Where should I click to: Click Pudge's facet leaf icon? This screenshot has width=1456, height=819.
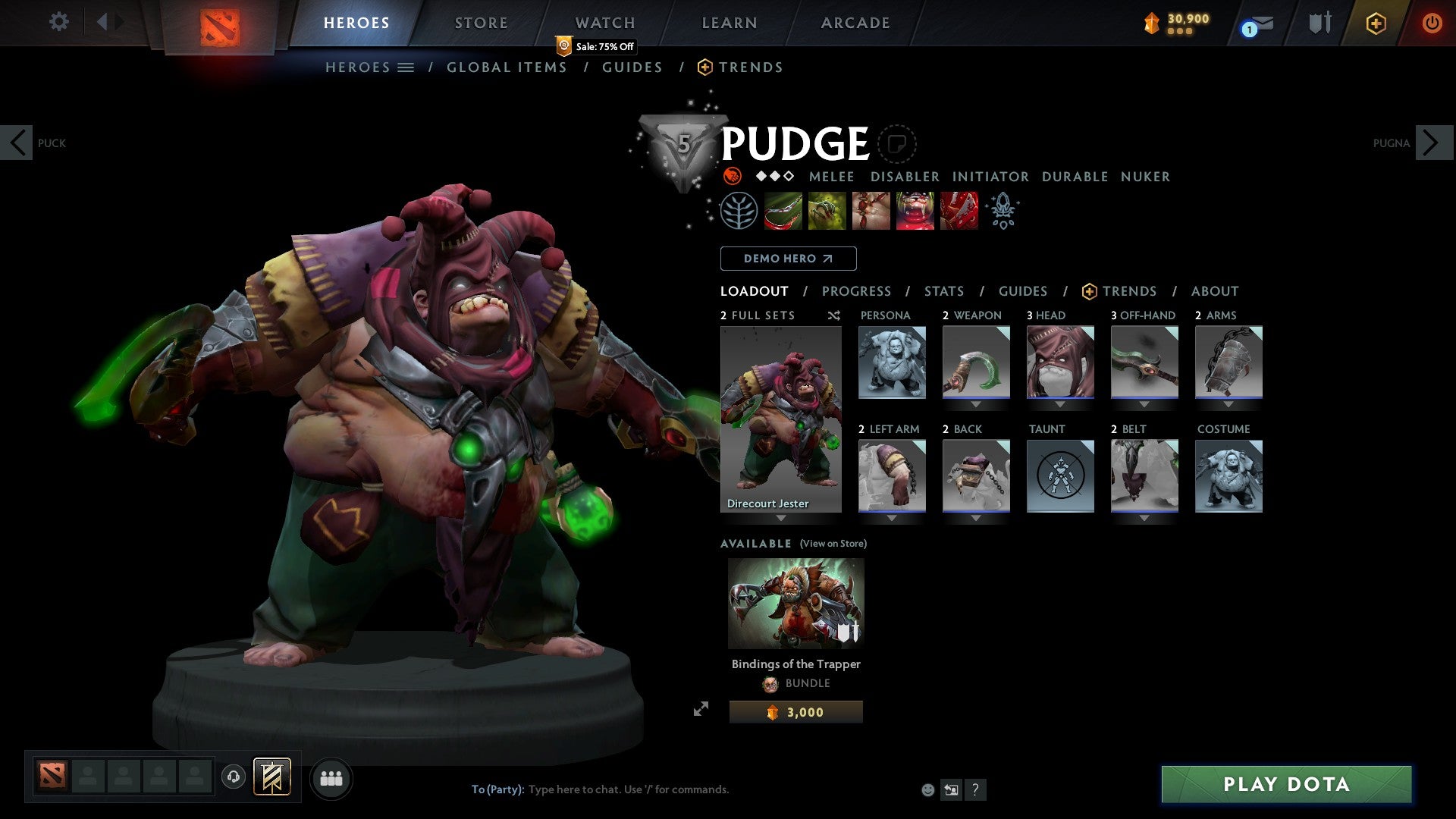[x=739, y=210]
